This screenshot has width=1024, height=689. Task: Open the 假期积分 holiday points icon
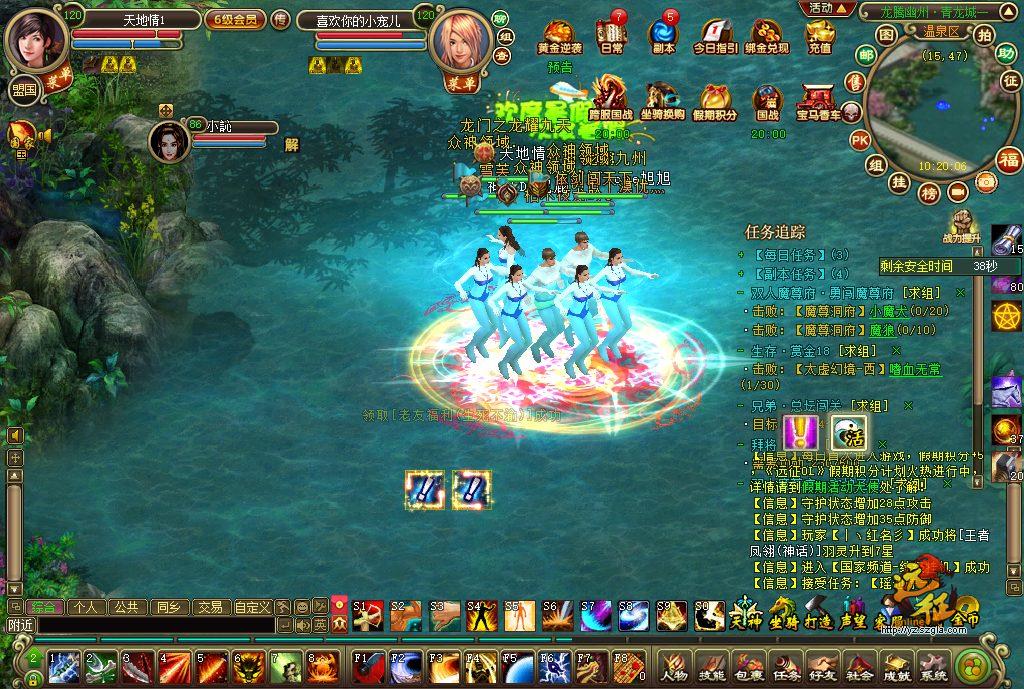click(714, 101)
